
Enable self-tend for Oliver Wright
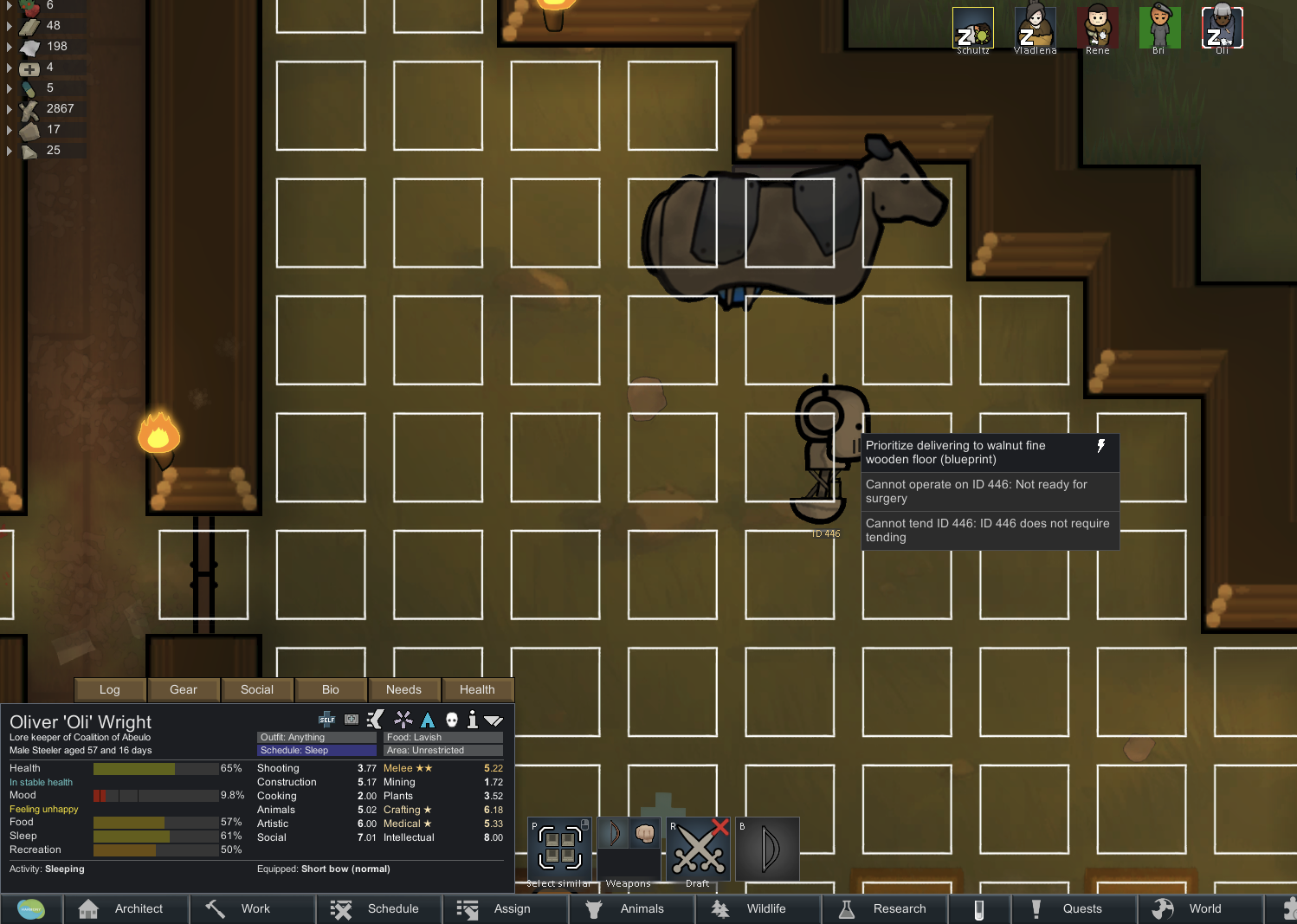click(326, 720)
